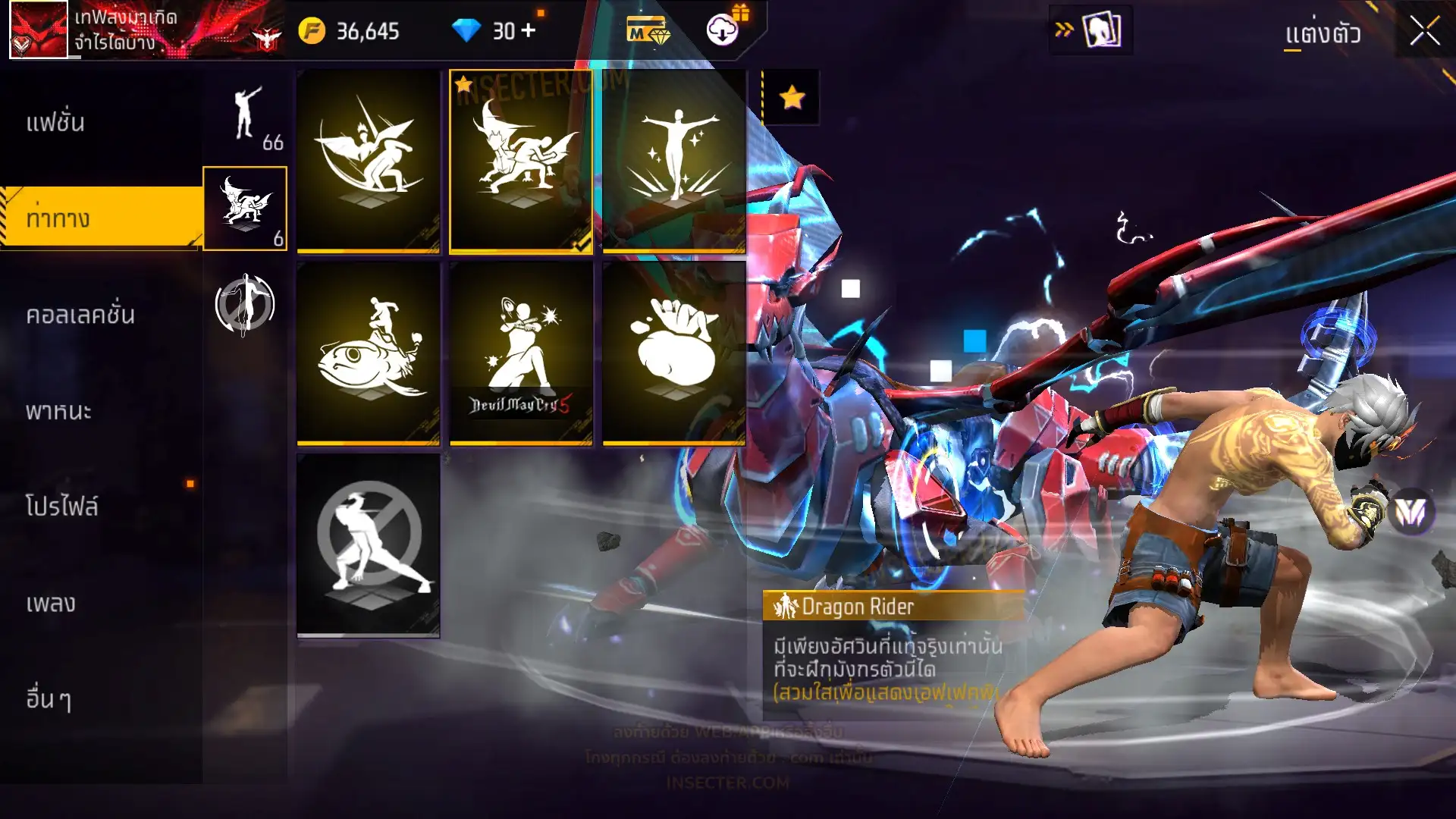The width and height of the screenshot is (1456, 819).
Task: Select the อื่น ๆ category
Action: point(49,699)
